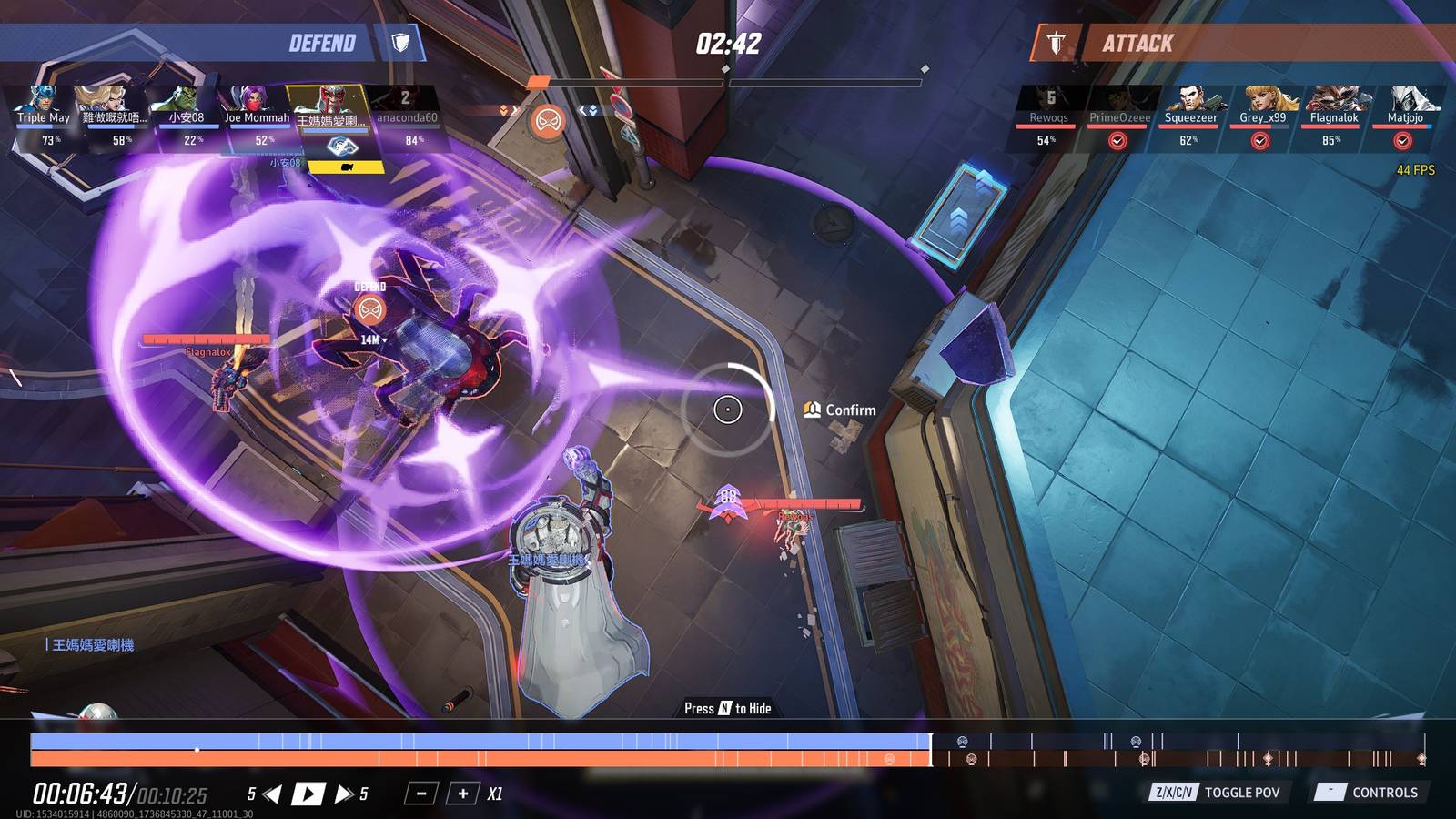Decrease playback speed with the minus button
1456x819 pixels.
point(420,794)
